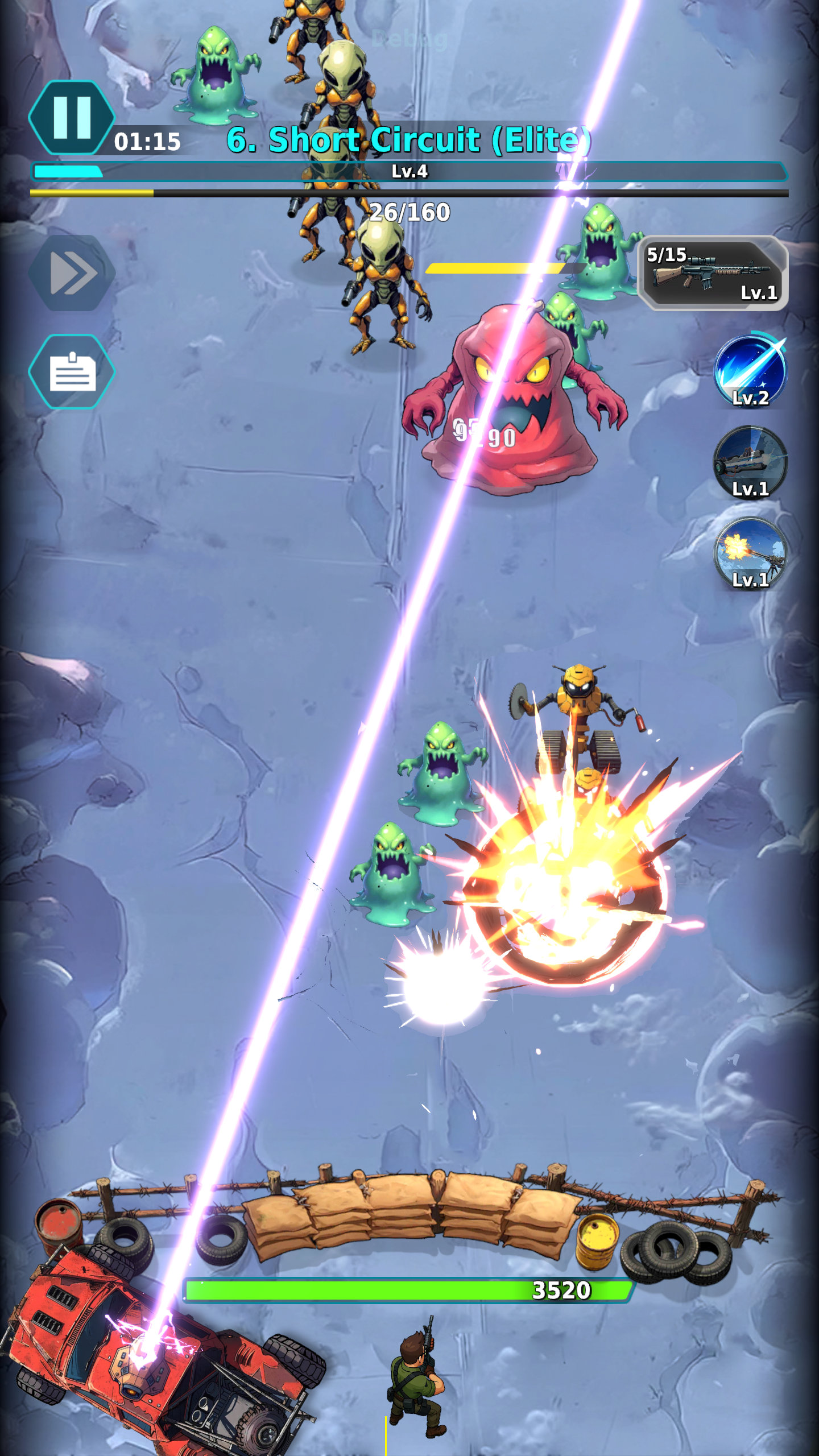Viewport: 819px width, 1456px height.
Task: Trigger the Lv.1 cannon skill icon
Action: pyautogui.click(x=750, y=461)
